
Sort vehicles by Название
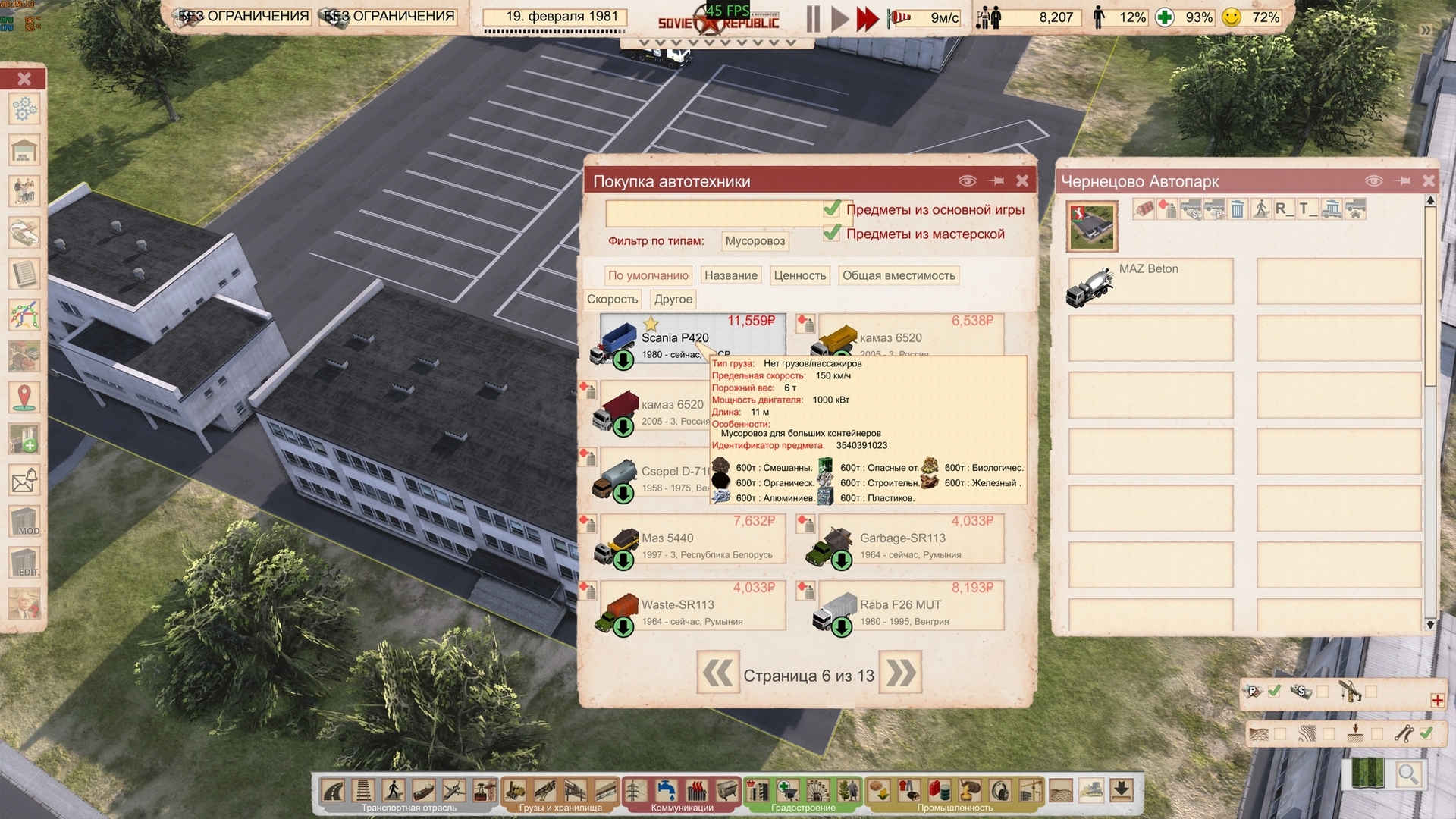[730, 275]
